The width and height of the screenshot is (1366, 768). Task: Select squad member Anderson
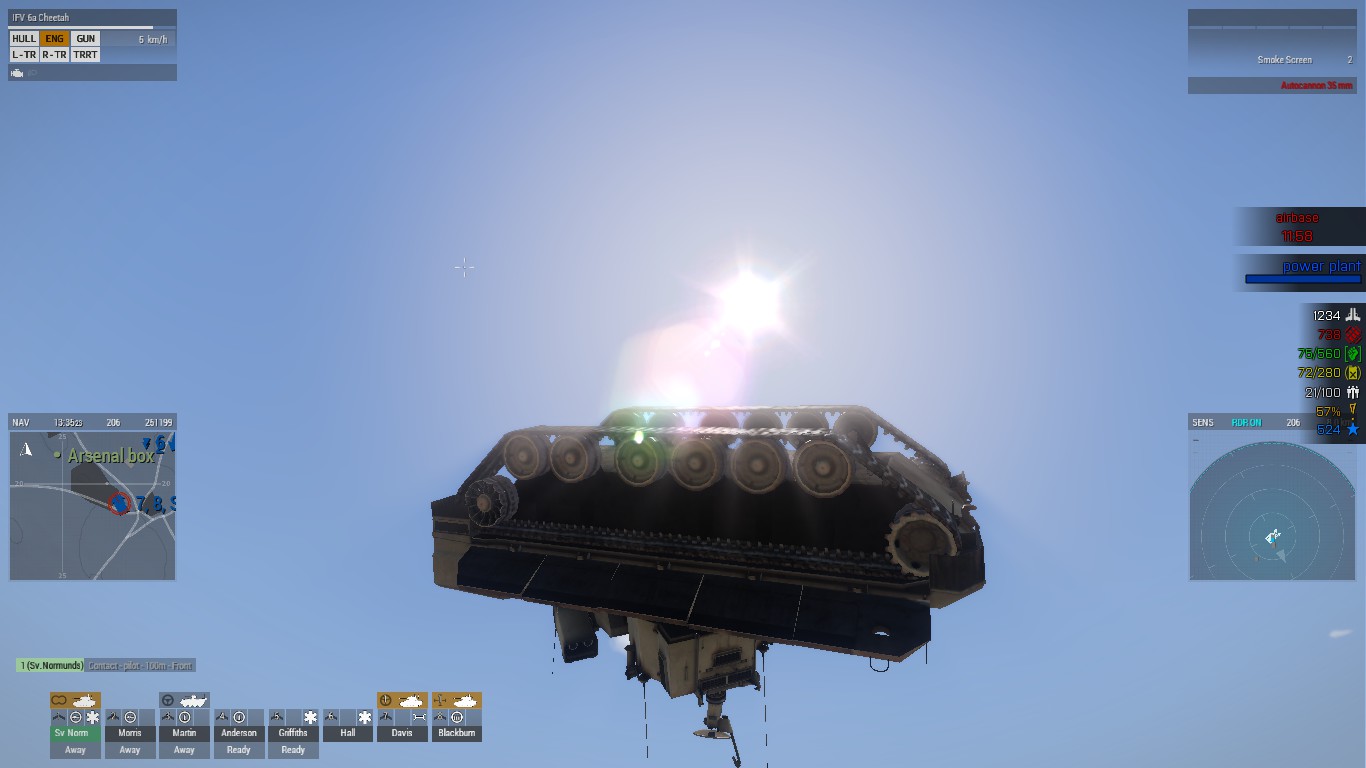(x=238, y=732)
